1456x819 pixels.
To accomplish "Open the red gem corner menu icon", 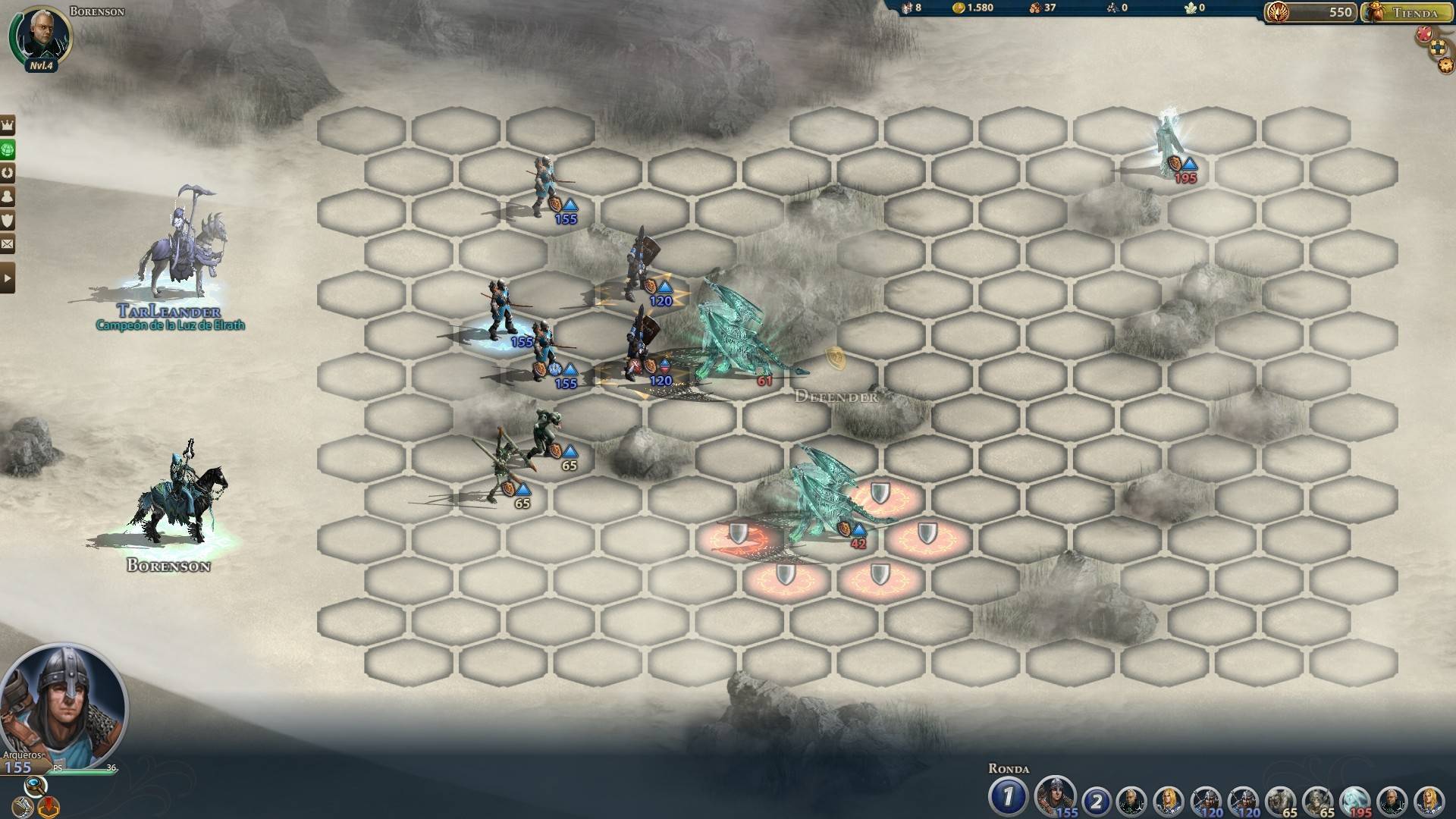I will pyautogui.click(x=1424, y=33).
